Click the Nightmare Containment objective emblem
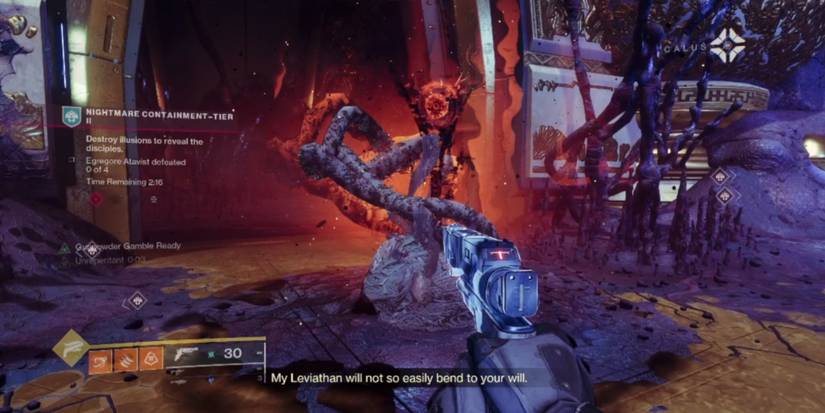The width and height of the screenshot is (825, 413). 71,114
